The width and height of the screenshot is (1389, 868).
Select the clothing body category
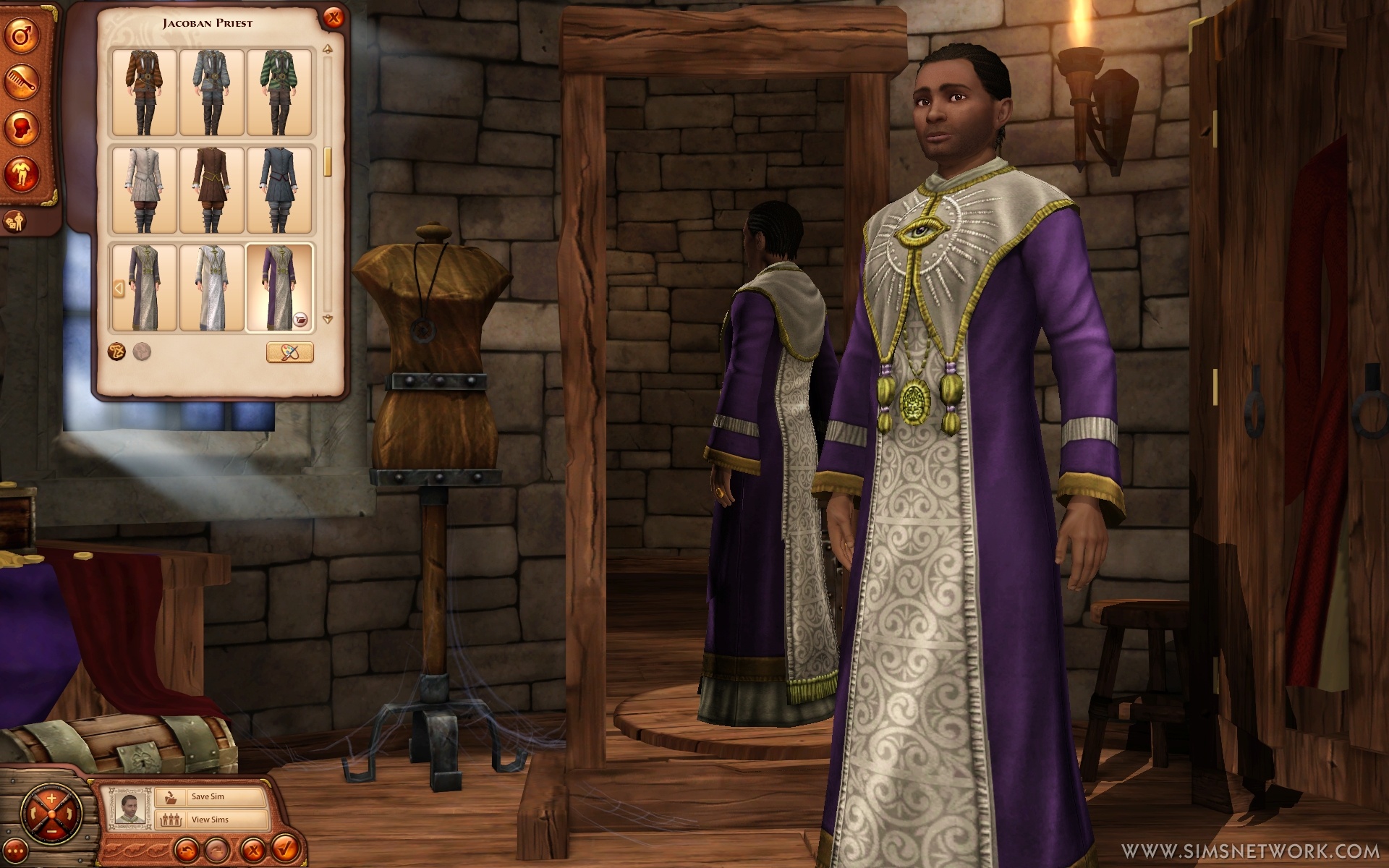point(22,174)
